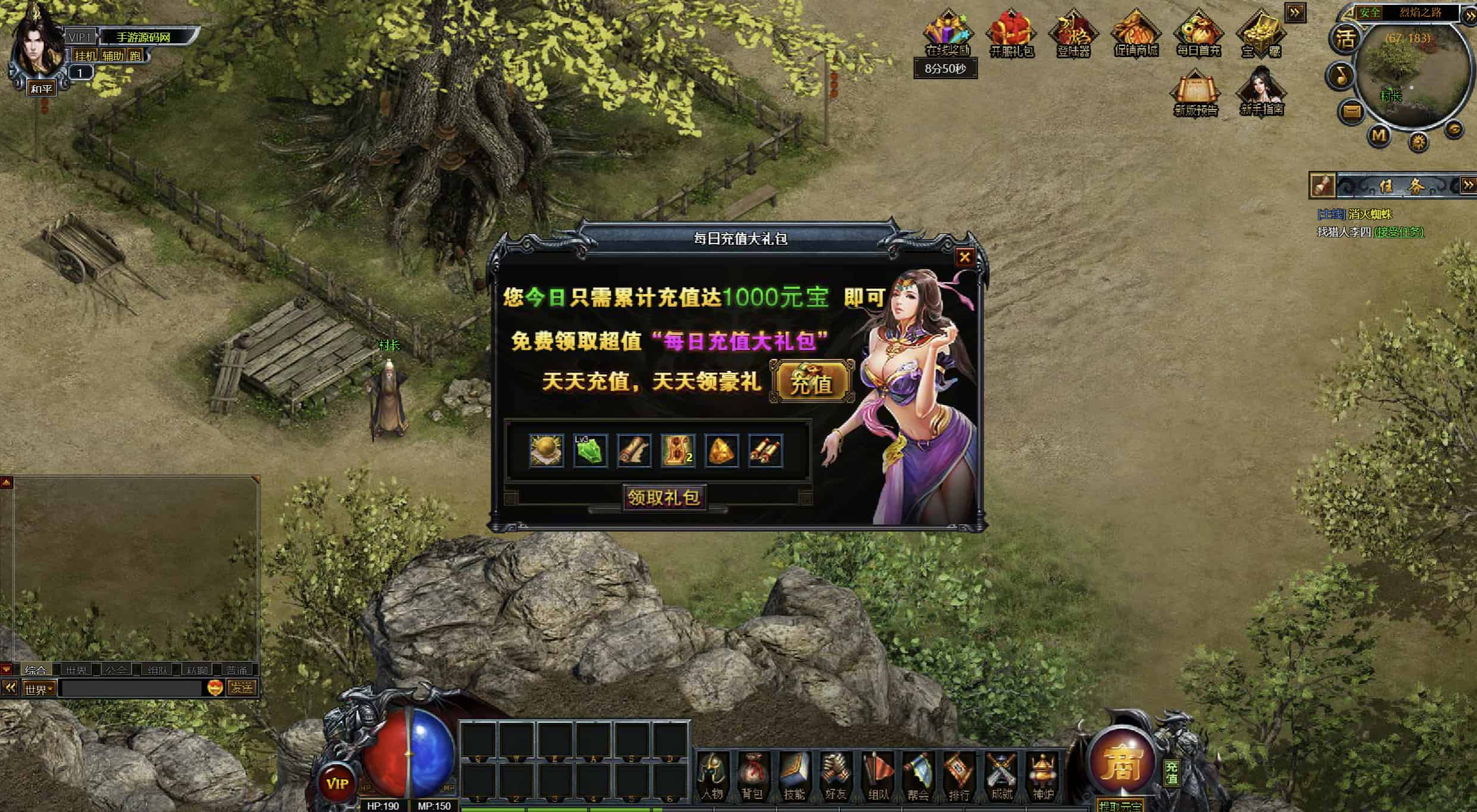Open the 神炉 furnace panel
Image resolution: width=1477 pixels, height=812 pixels.
pos(1042,776)
